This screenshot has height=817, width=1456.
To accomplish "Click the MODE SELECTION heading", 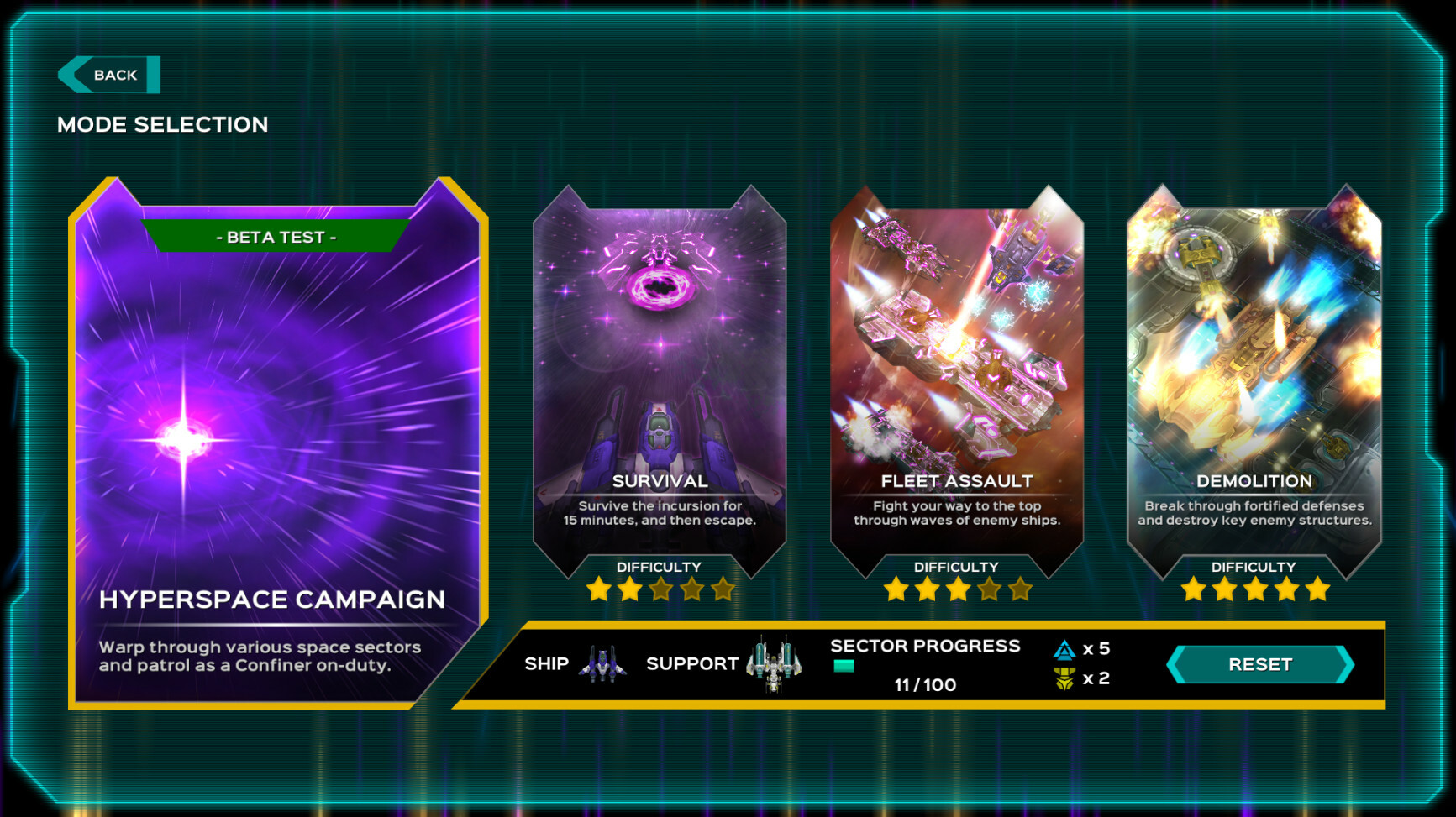I will point(162,124).
